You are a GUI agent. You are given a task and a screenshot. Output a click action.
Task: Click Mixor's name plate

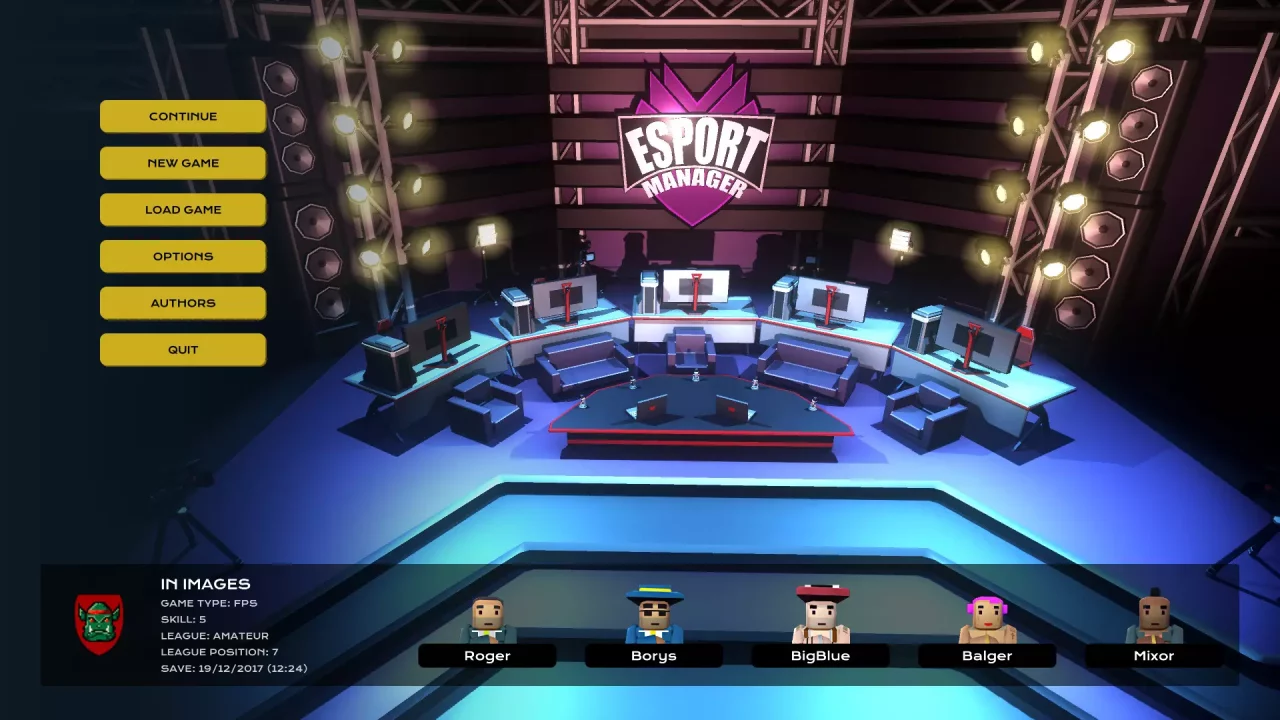1153,655
